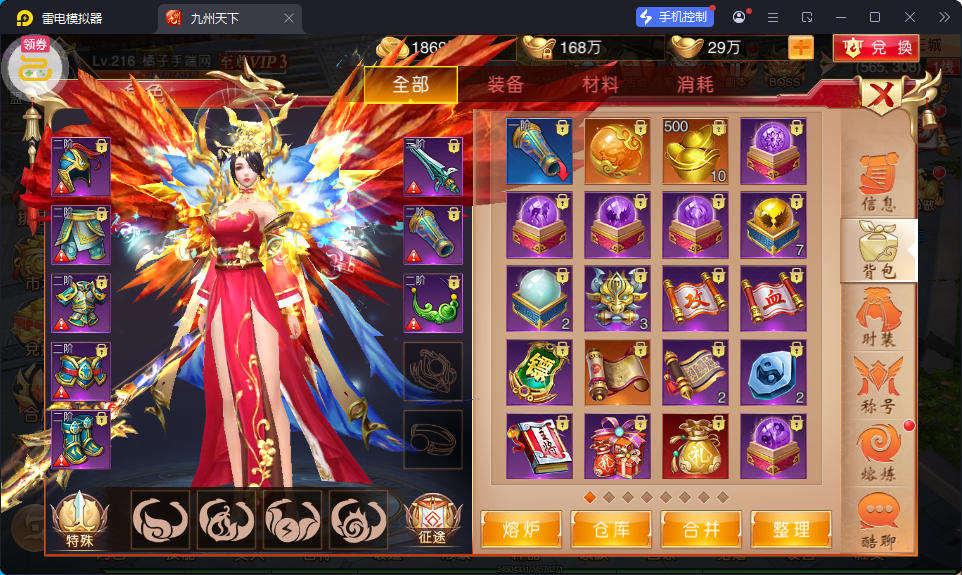Click the 兑换 exchange button

pyautogui.click(x=876, y=47)
